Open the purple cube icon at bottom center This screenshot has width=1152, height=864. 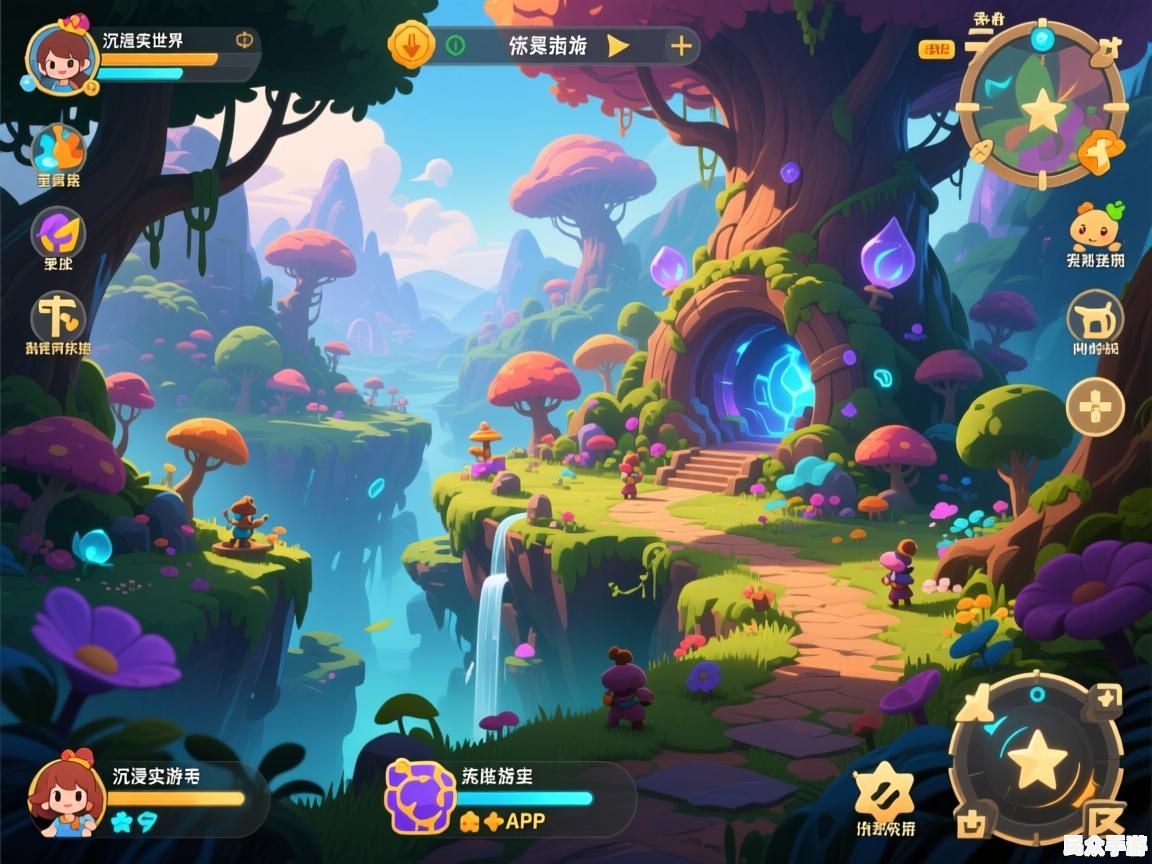tap(421, 797)
